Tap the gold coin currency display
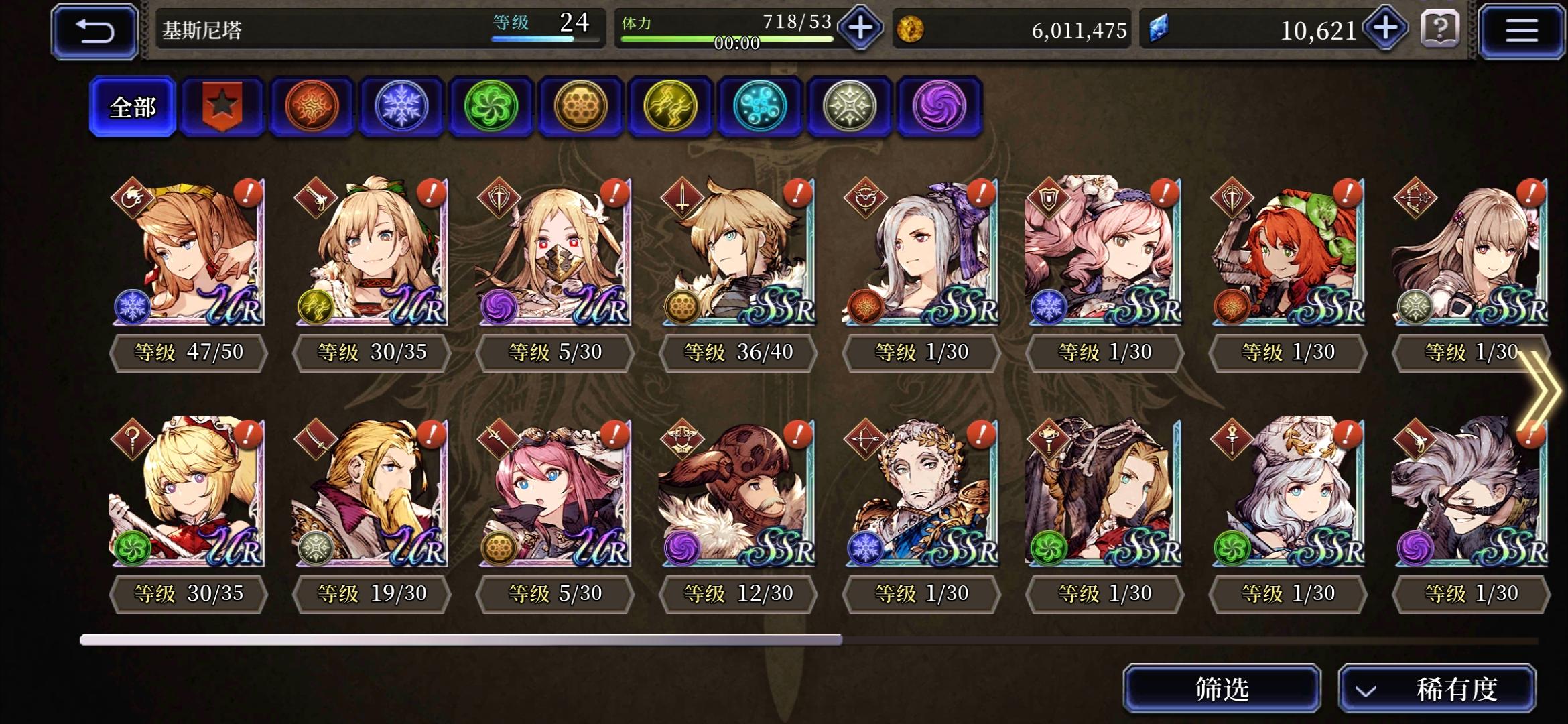 pyautogui.click(x=1005, y=29)
